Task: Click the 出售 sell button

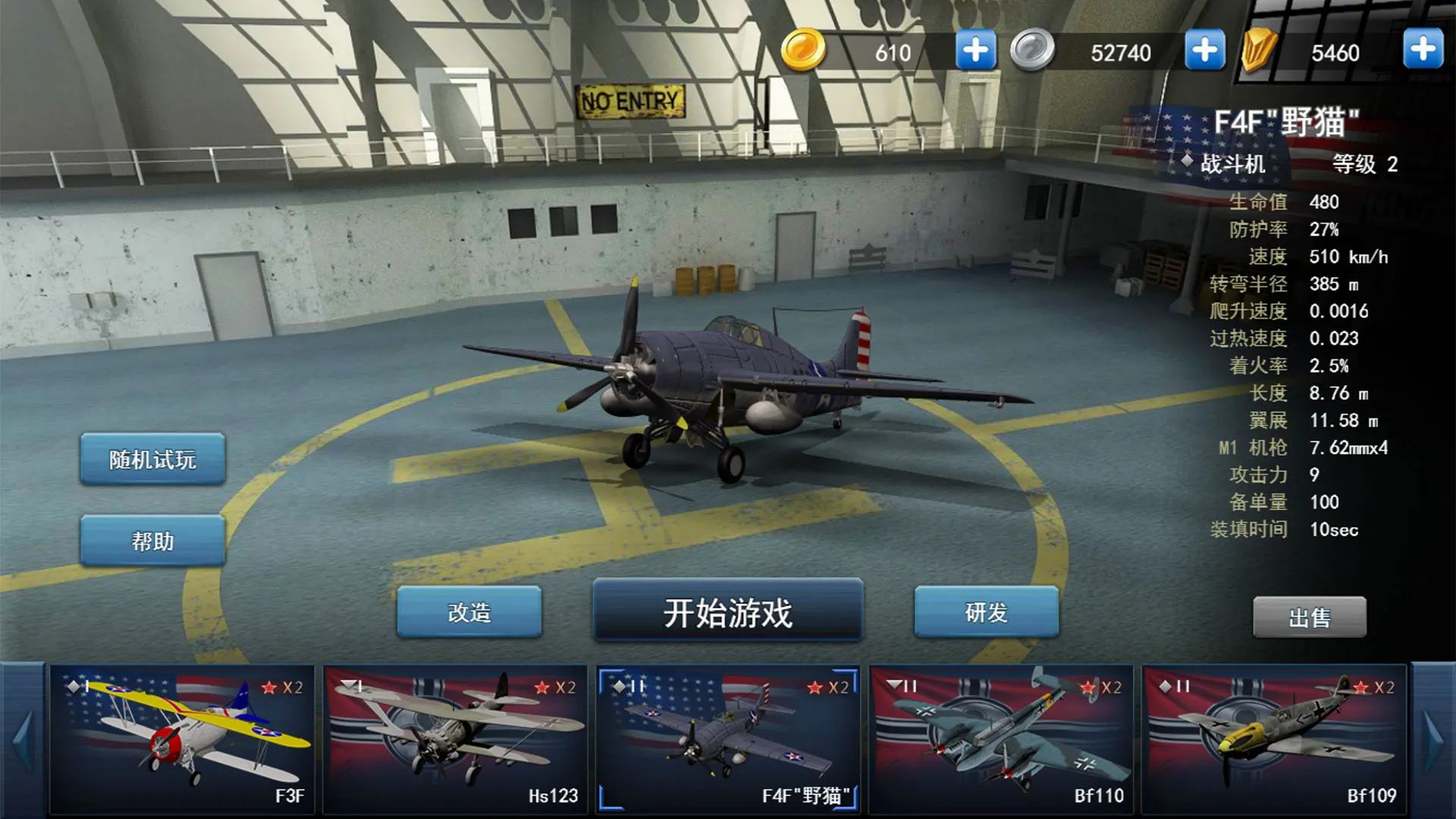Action: click(1310, 618)
